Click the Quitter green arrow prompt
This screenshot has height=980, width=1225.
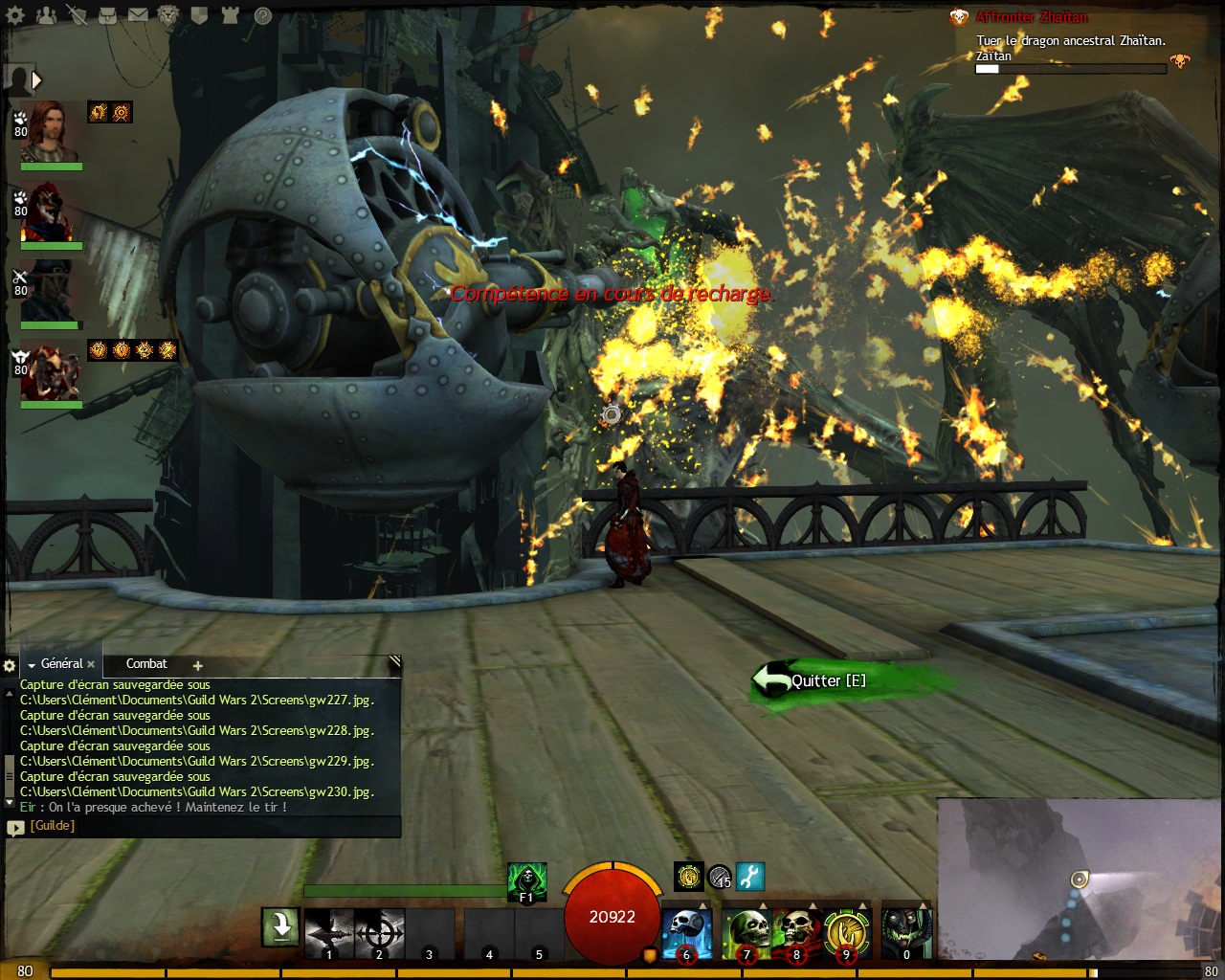[813, 680]
